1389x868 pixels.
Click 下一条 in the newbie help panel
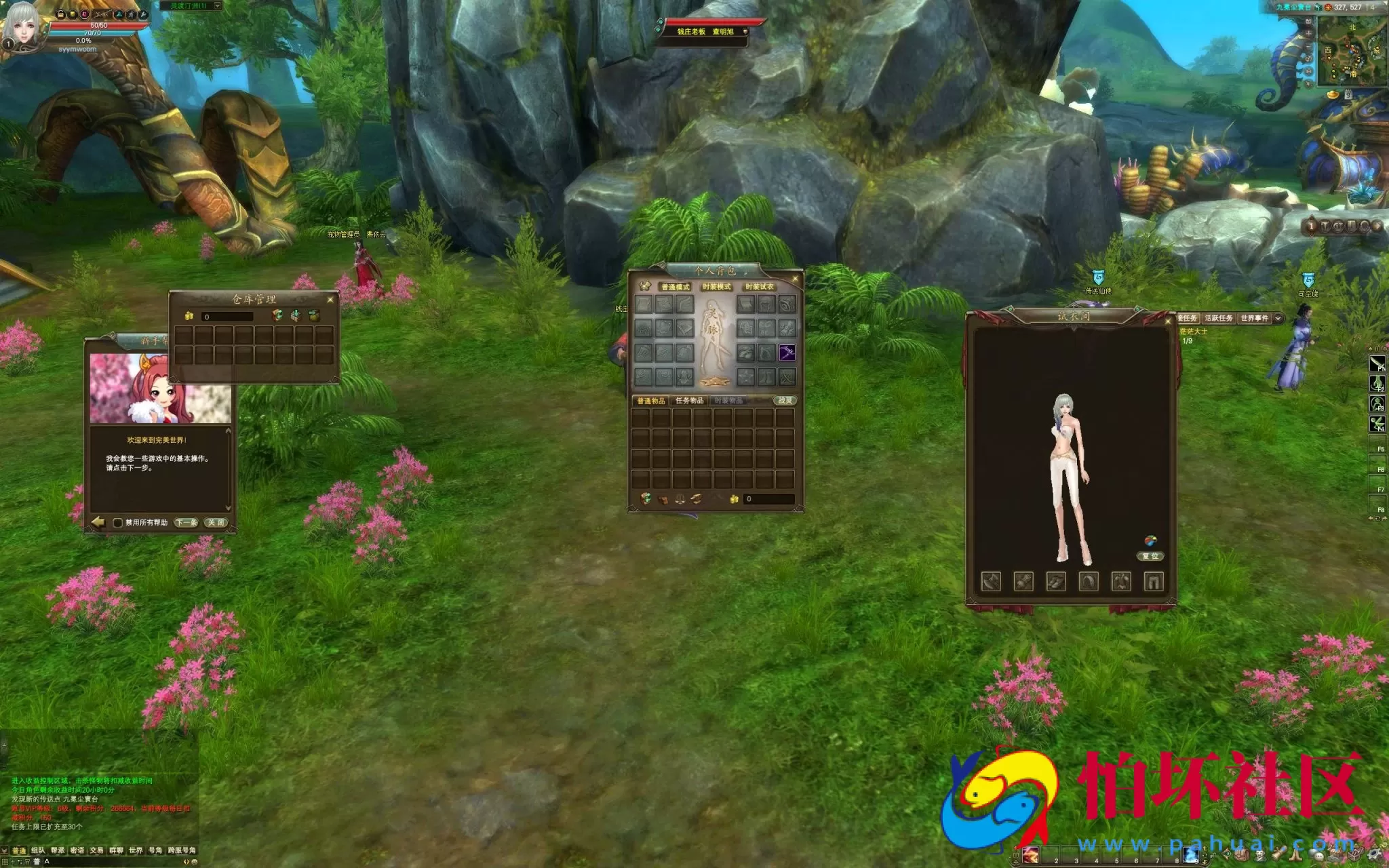click(186, 522)
